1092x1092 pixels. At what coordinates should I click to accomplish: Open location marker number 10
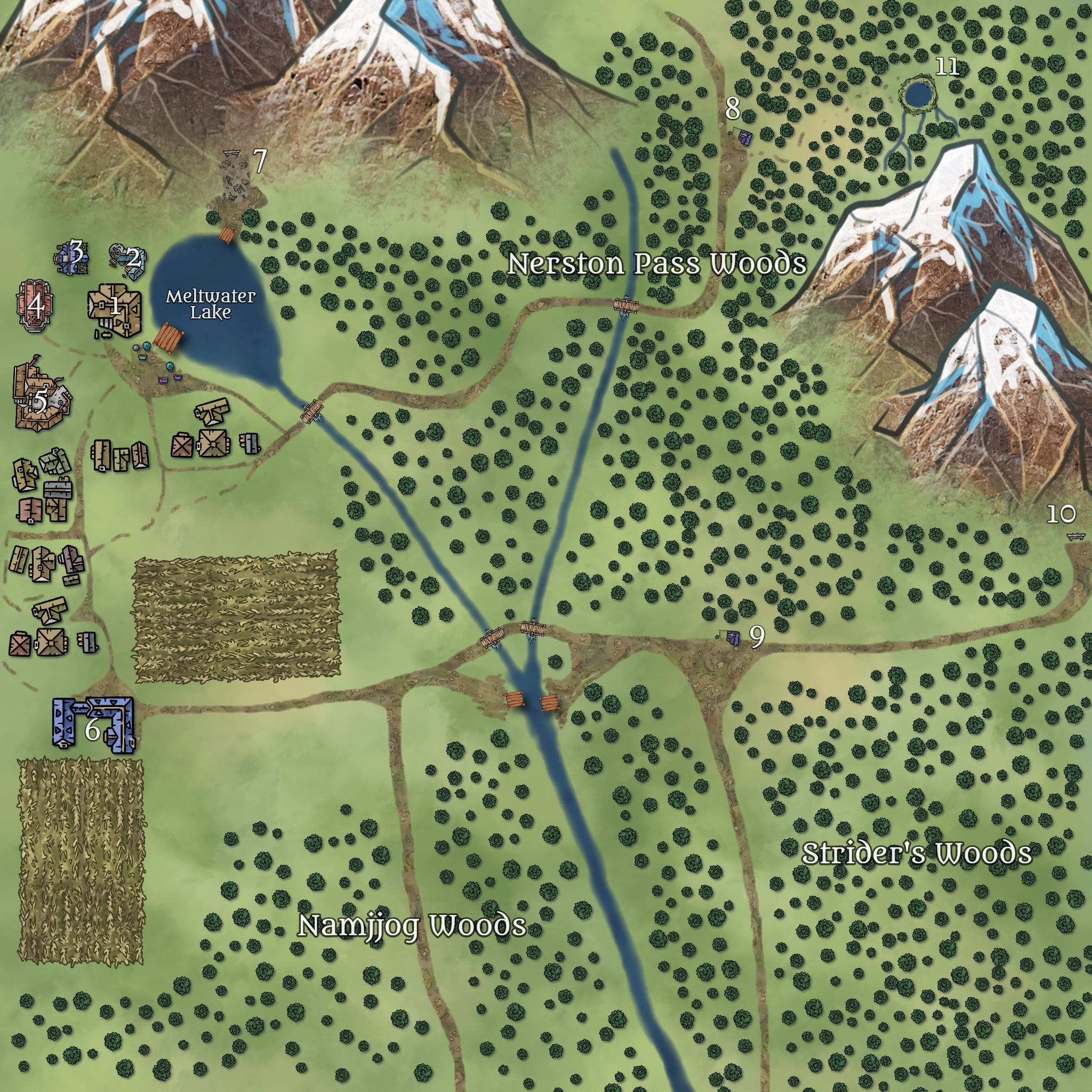coord(1061,515)
